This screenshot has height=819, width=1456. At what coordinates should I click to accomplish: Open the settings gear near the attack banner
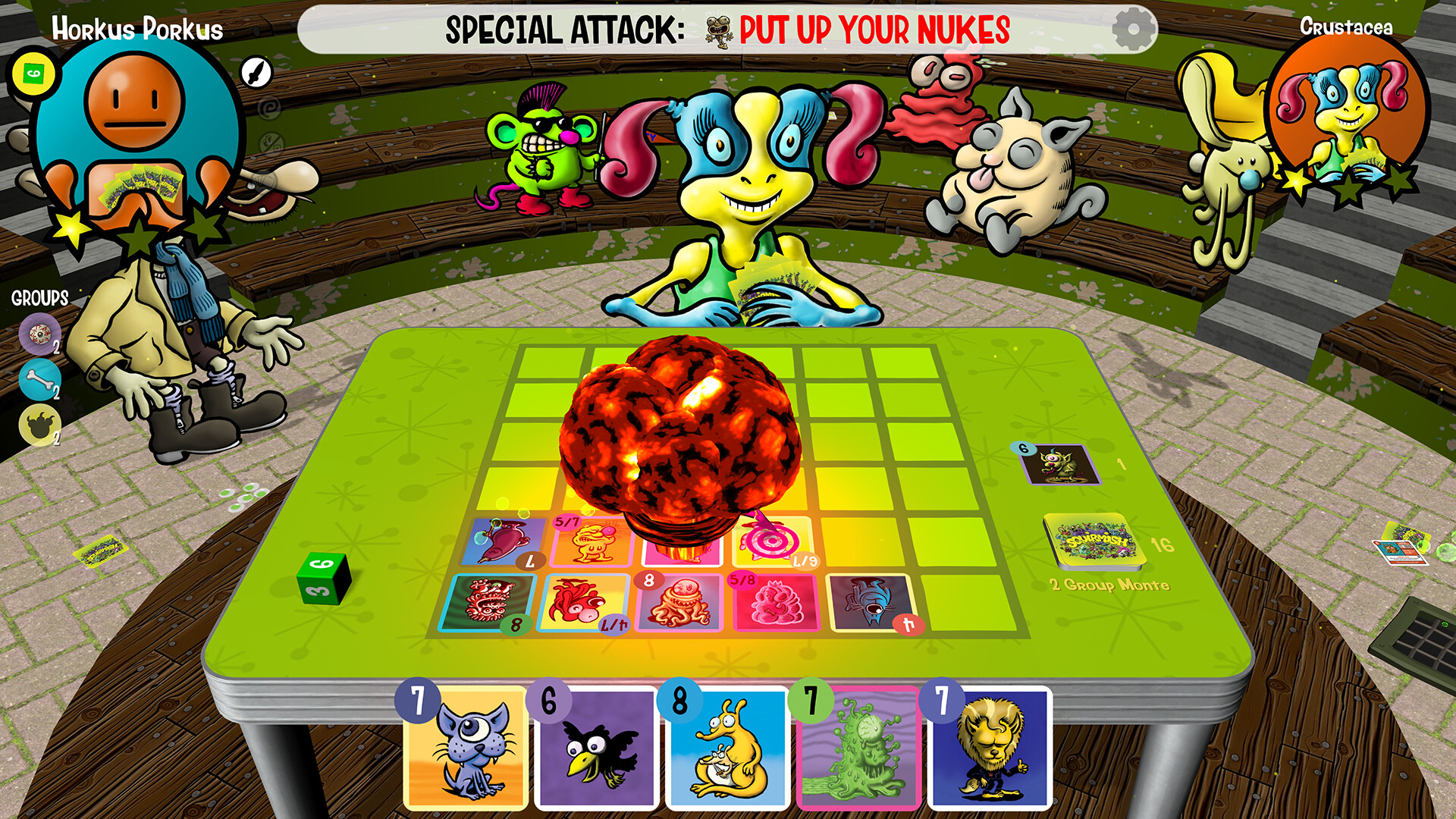(1131, 29)
